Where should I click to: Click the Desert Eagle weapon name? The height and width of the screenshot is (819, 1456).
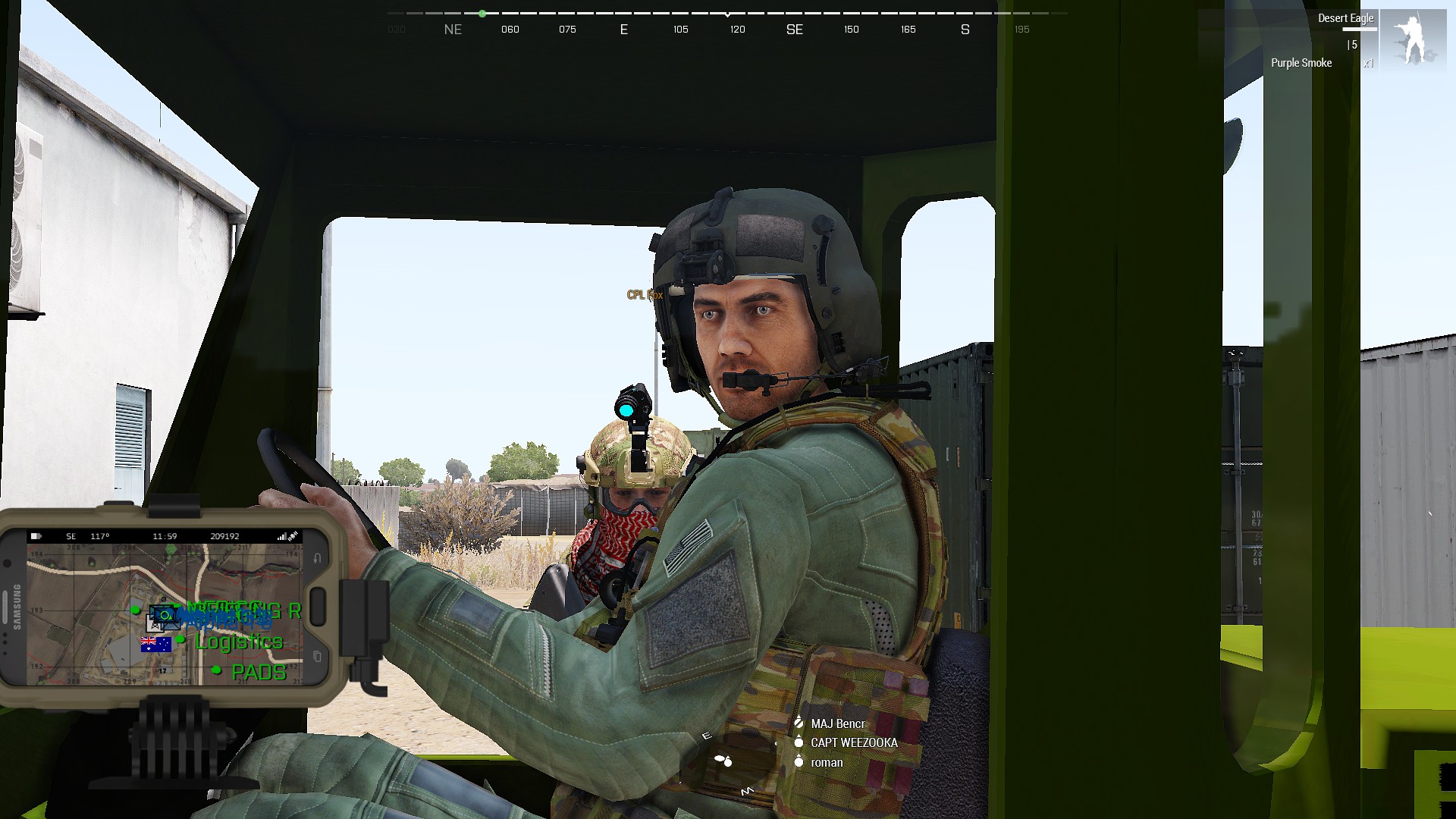tap(1346, 17)
